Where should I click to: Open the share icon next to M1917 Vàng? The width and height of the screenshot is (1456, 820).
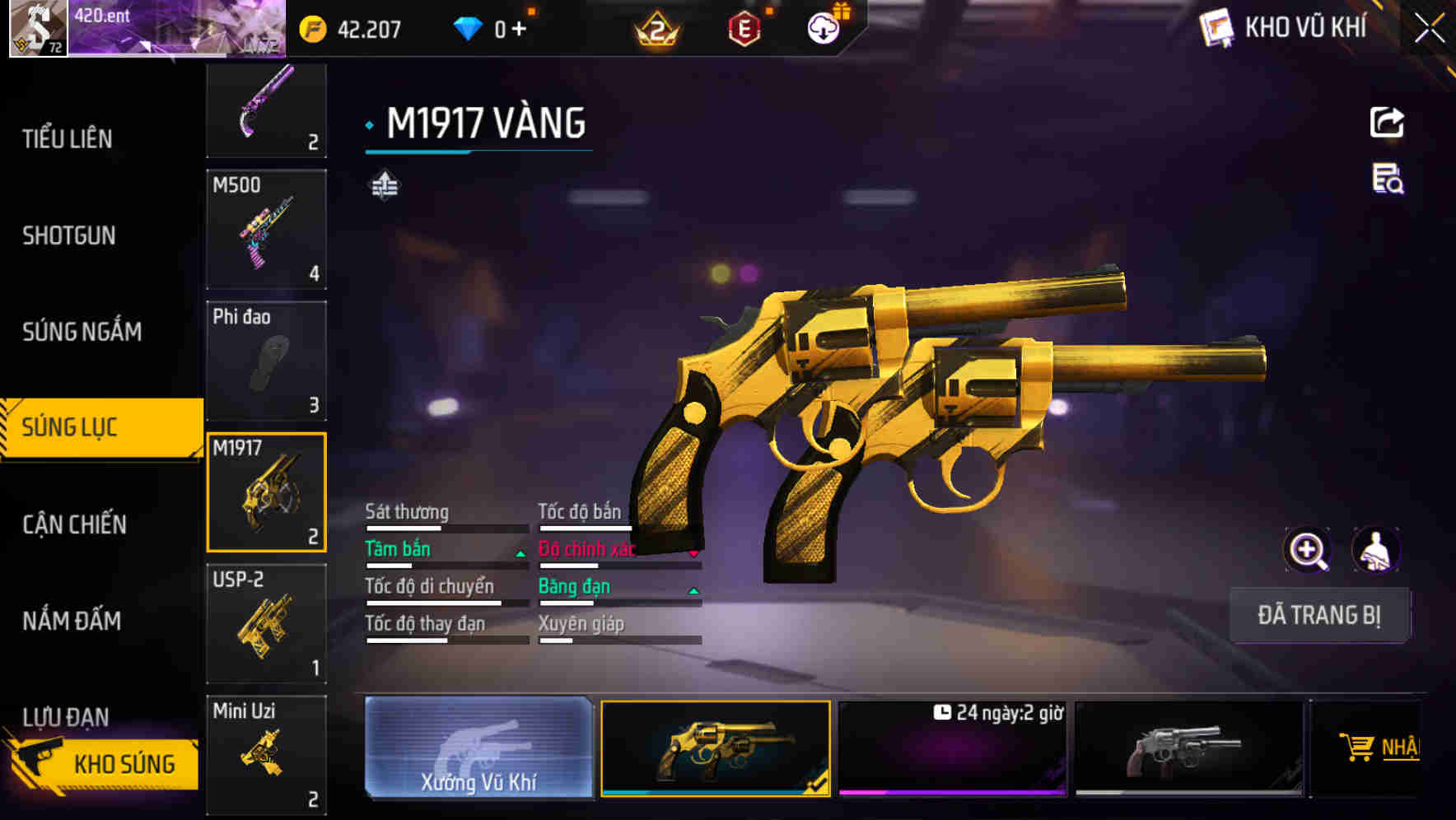click(1387, 122)
